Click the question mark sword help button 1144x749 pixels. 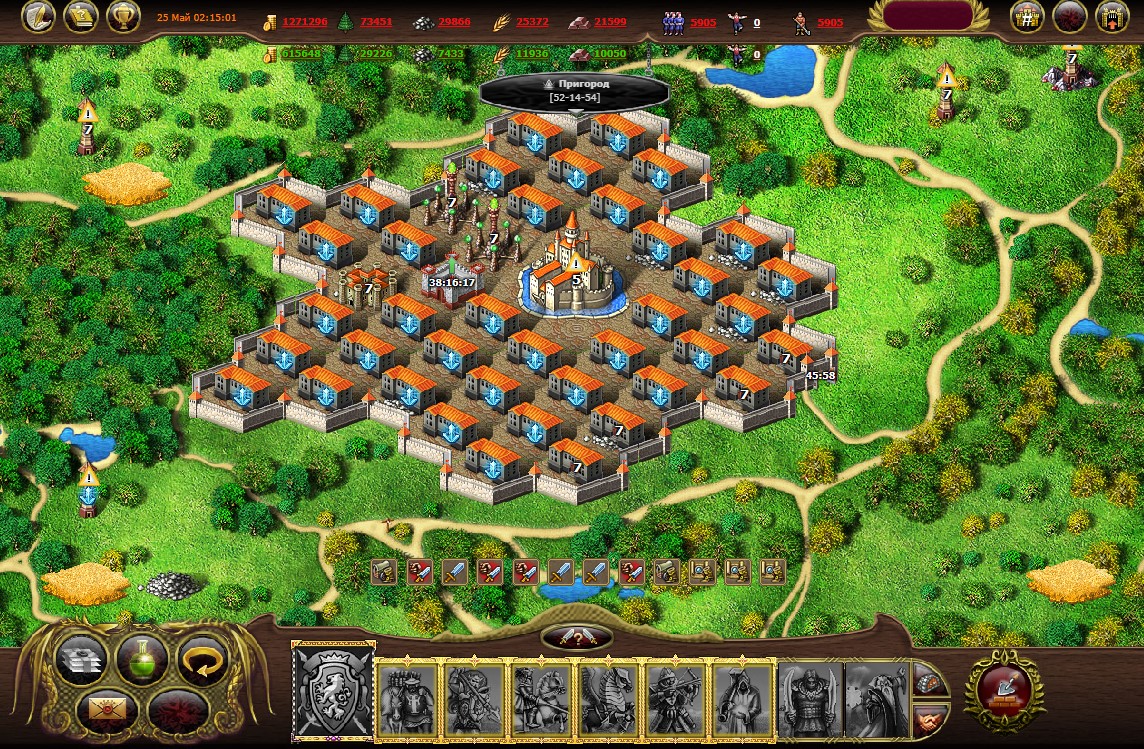(x=577, y=638)
